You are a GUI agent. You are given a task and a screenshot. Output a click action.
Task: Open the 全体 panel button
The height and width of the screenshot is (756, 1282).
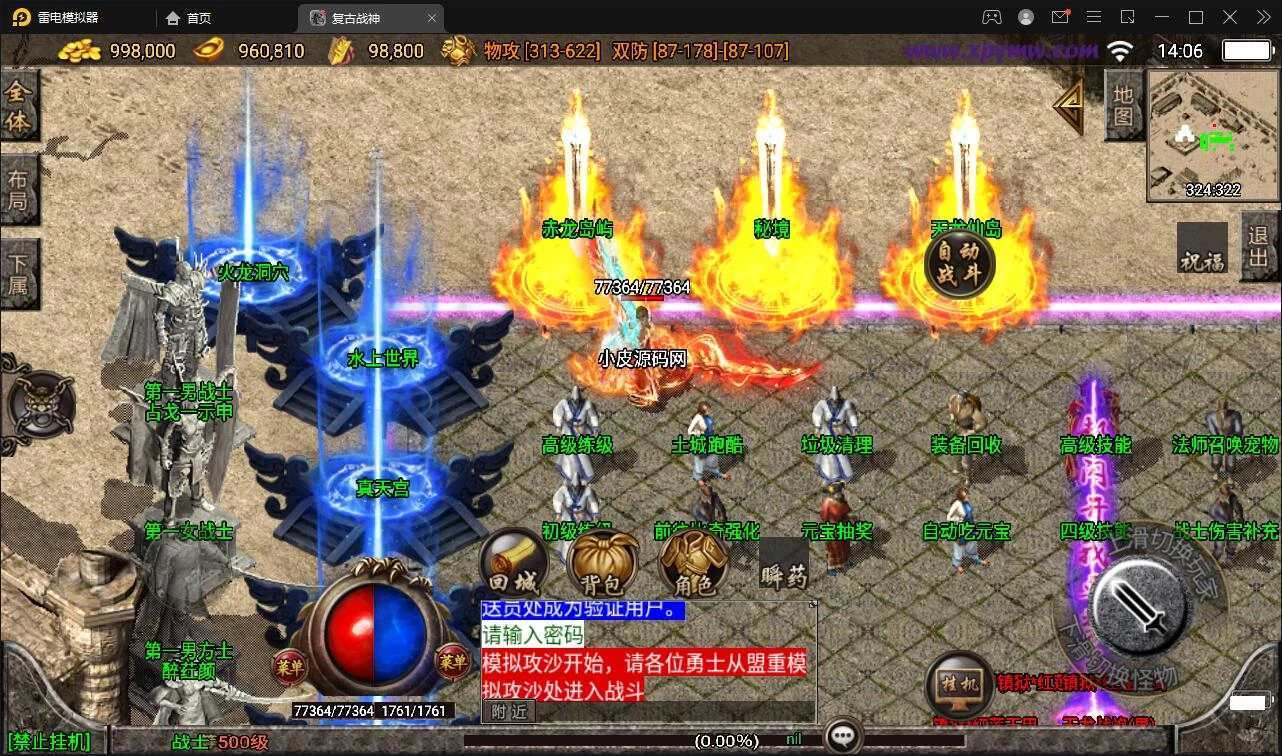pyautogui.click(x=19, y=107)
